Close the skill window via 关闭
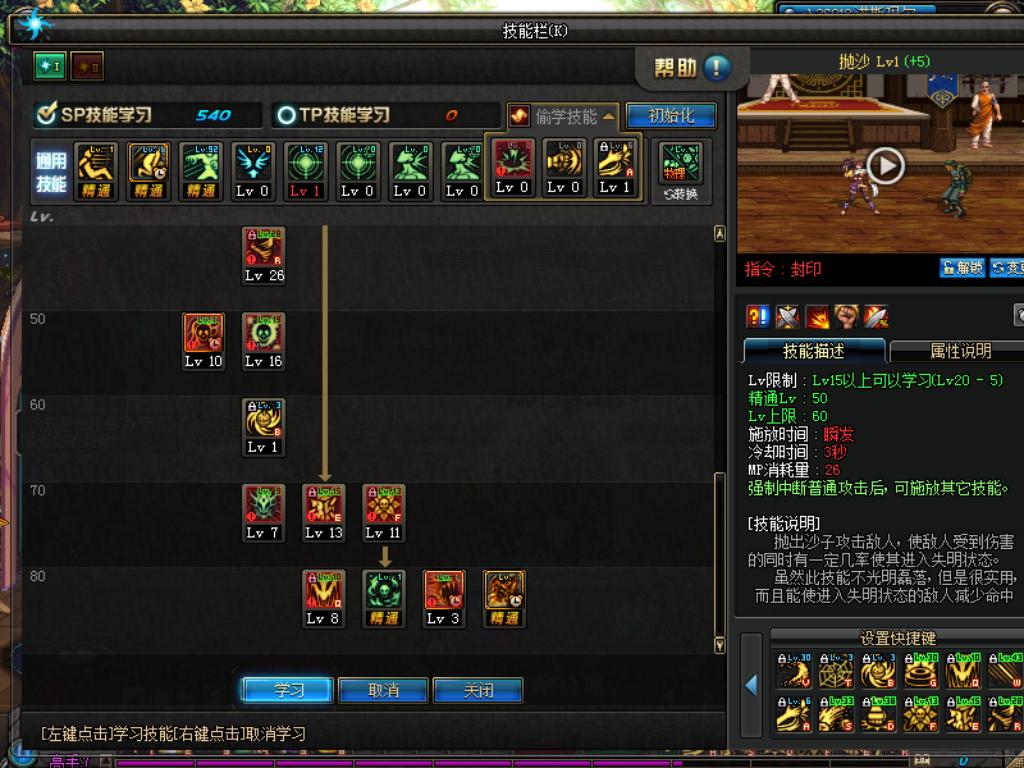Screen dimensions: 1024x768 477,690
